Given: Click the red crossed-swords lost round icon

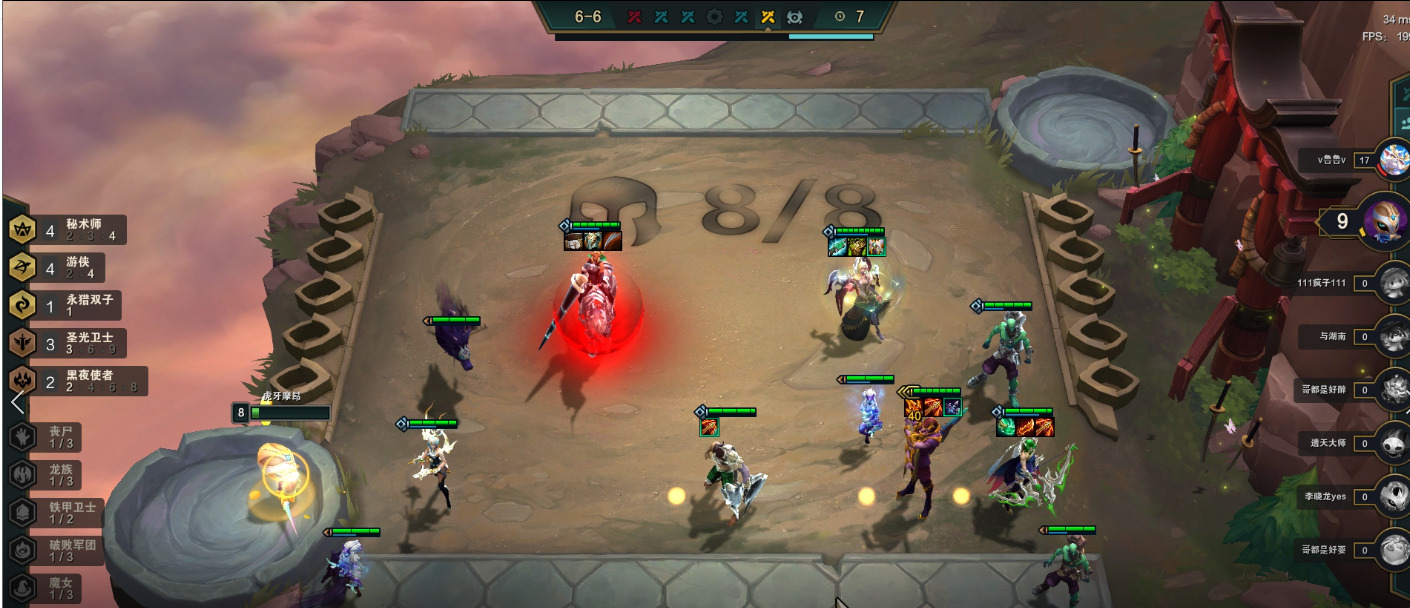Looking at the screenshot, I should coord(634,16).
